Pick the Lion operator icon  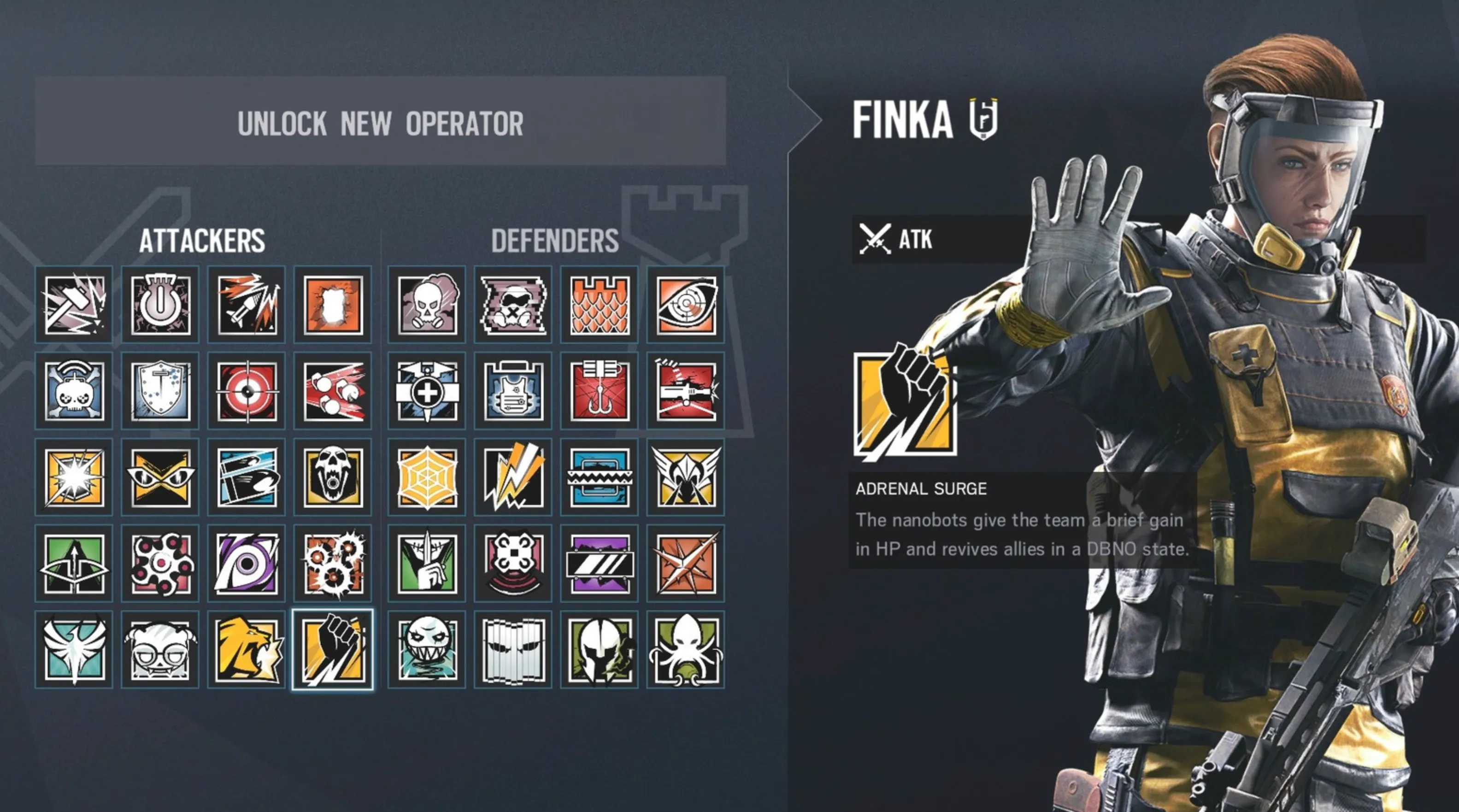[247, 650]
